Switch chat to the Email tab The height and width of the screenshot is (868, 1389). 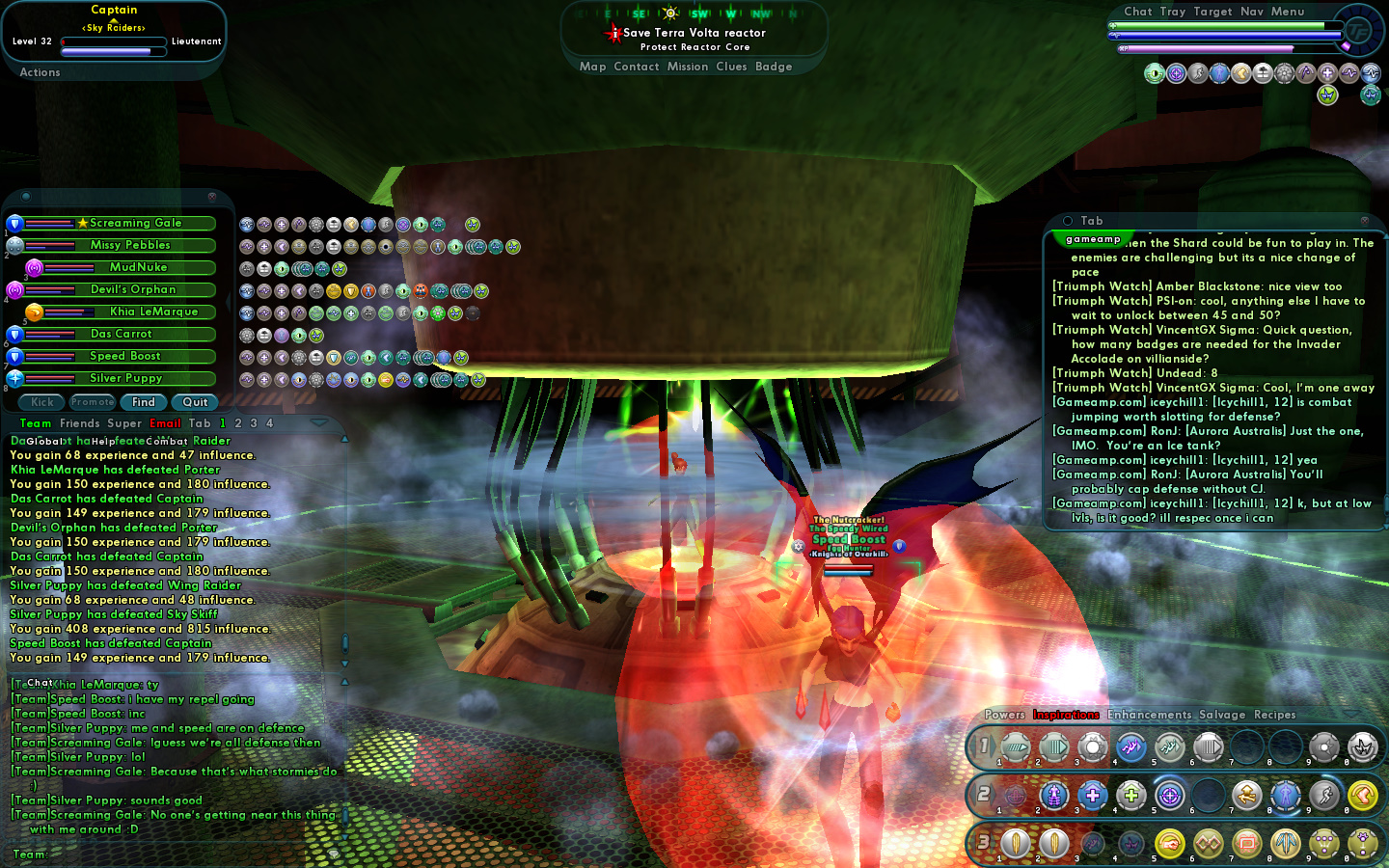pos(165,423)
